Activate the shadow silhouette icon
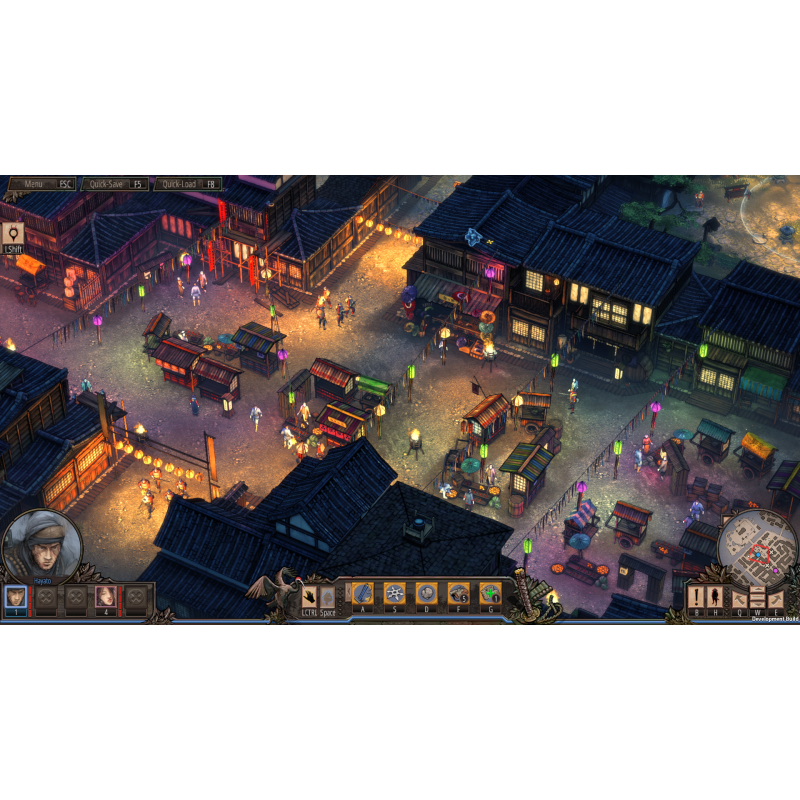 pos(716,597)
